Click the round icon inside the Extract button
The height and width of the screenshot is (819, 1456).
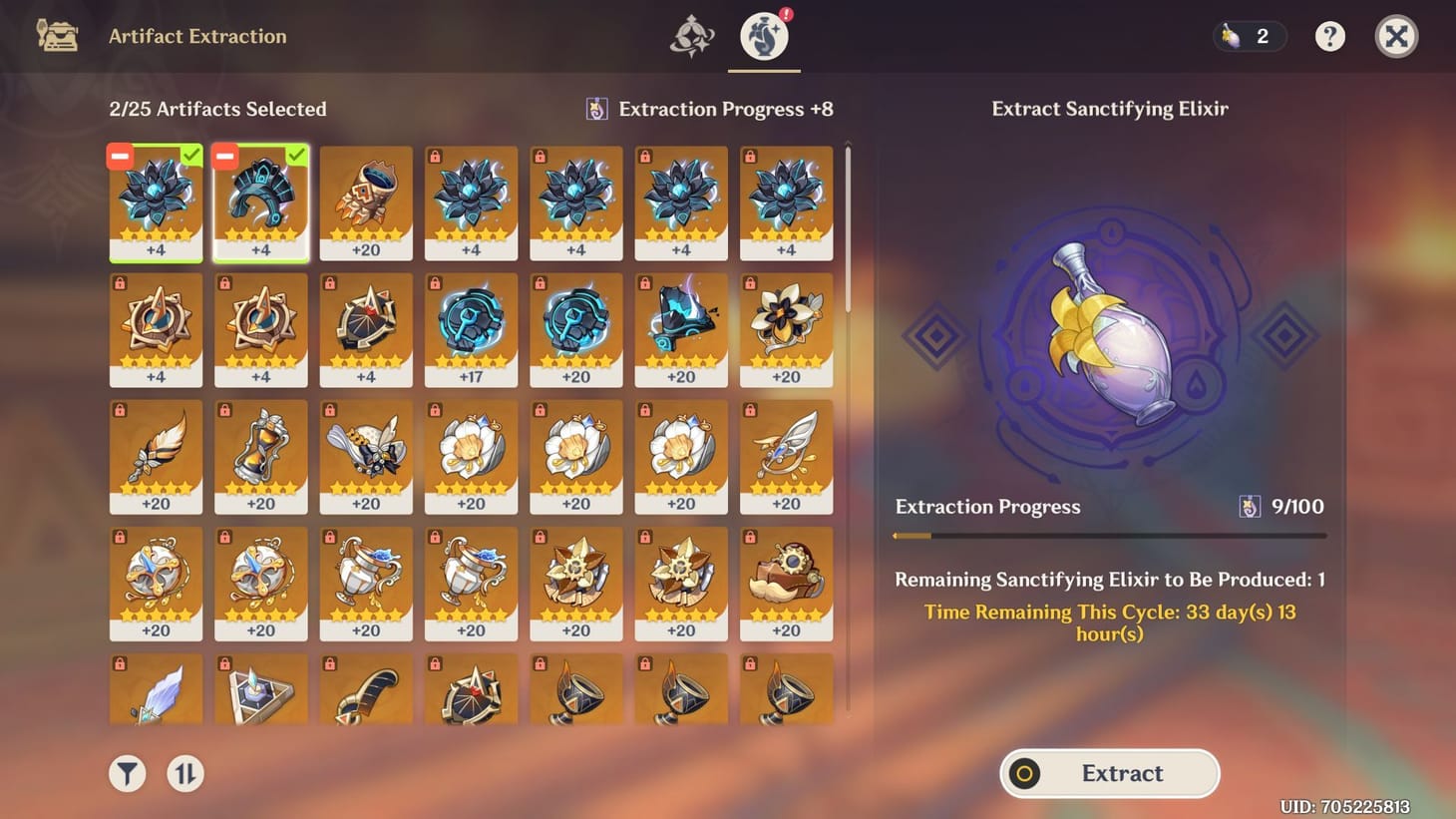tap(1024, 773)
